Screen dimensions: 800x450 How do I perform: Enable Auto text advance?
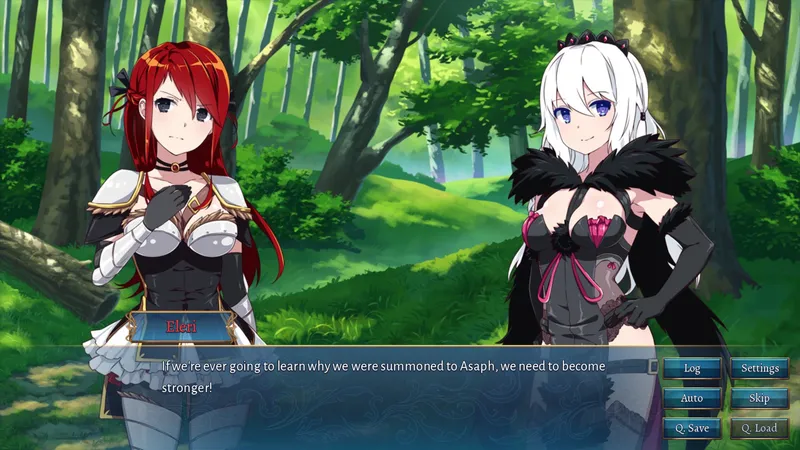pyautogui.click(x=692, y=398)
